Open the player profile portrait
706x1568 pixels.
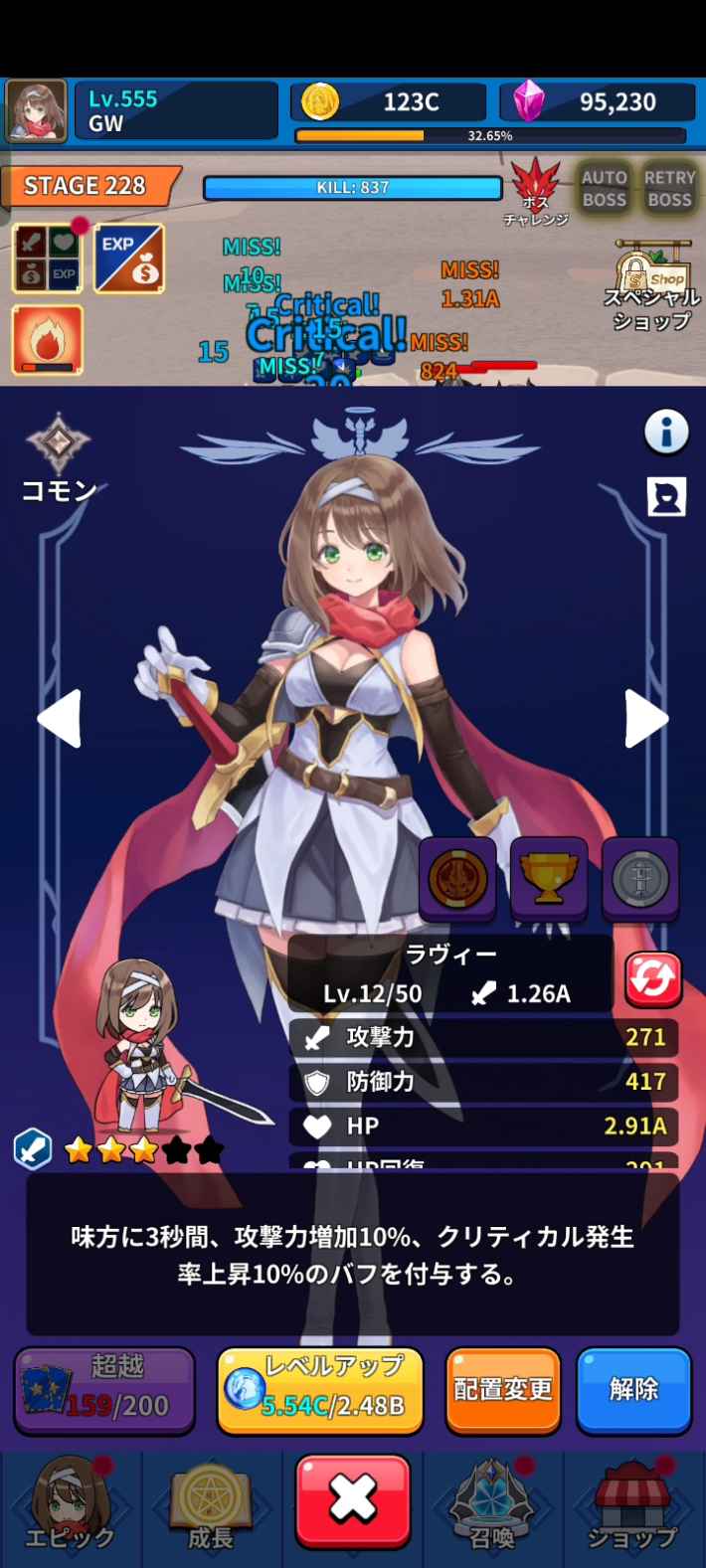(37, 111)
